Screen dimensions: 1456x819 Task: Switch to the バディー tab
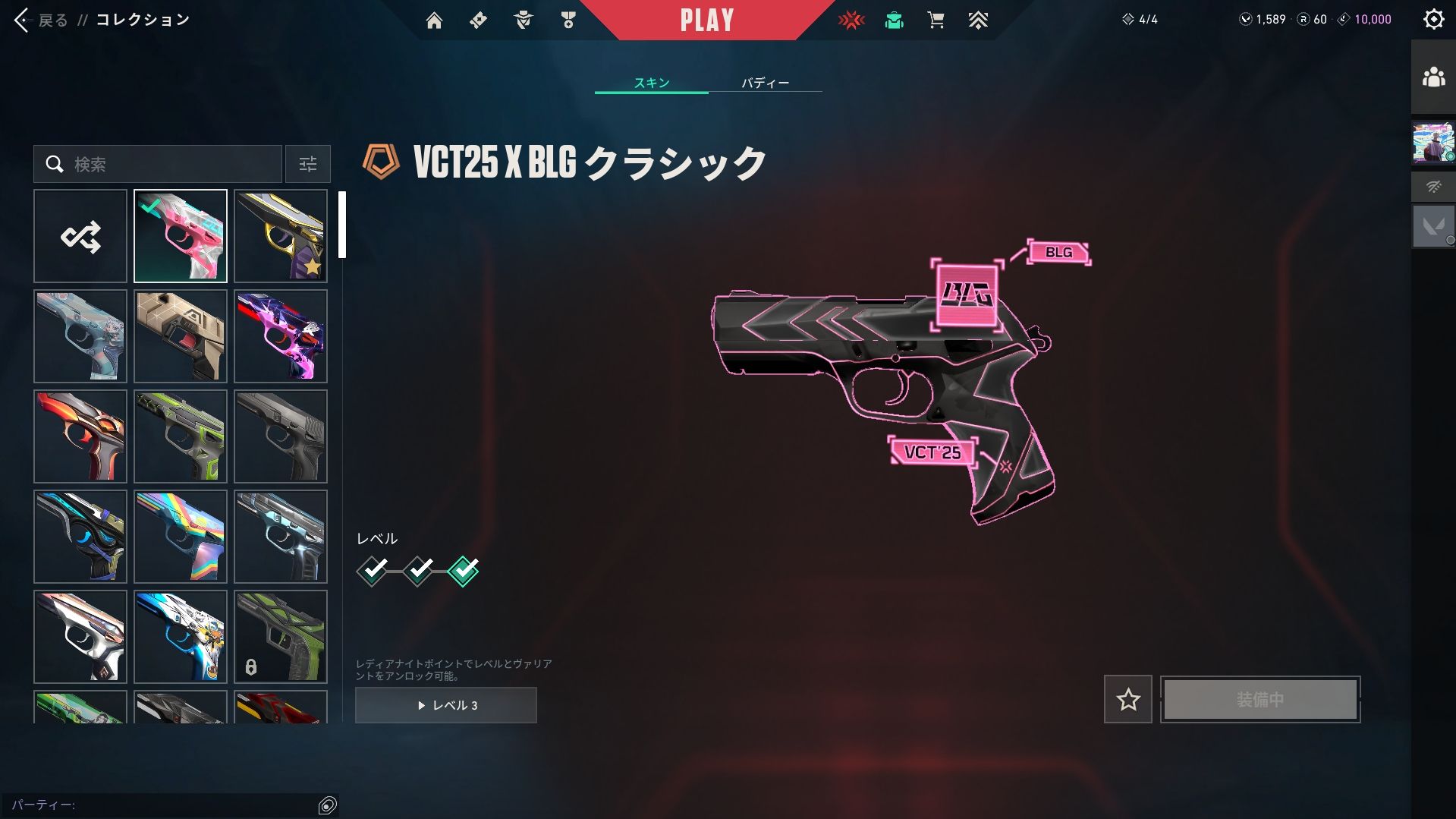(765, 83)
